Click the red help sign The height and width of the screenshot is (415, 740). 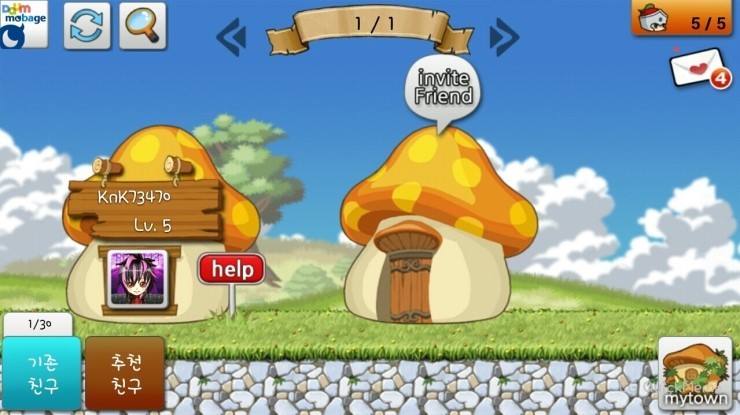coord(231,270)
